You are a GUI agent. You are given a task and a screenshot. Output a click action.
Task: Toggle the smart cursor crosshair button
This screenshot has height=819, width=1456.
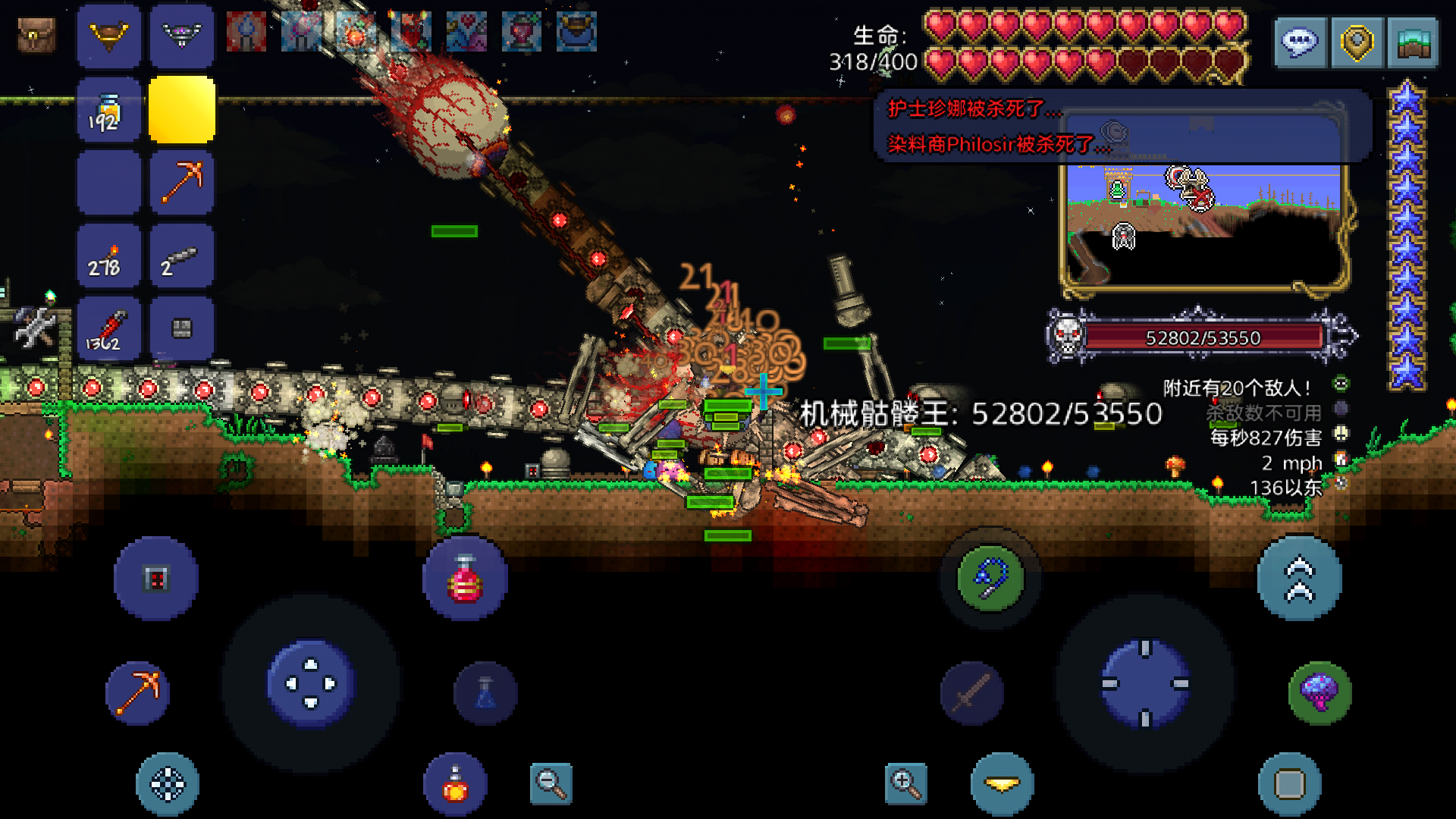(x=168, y=784)
